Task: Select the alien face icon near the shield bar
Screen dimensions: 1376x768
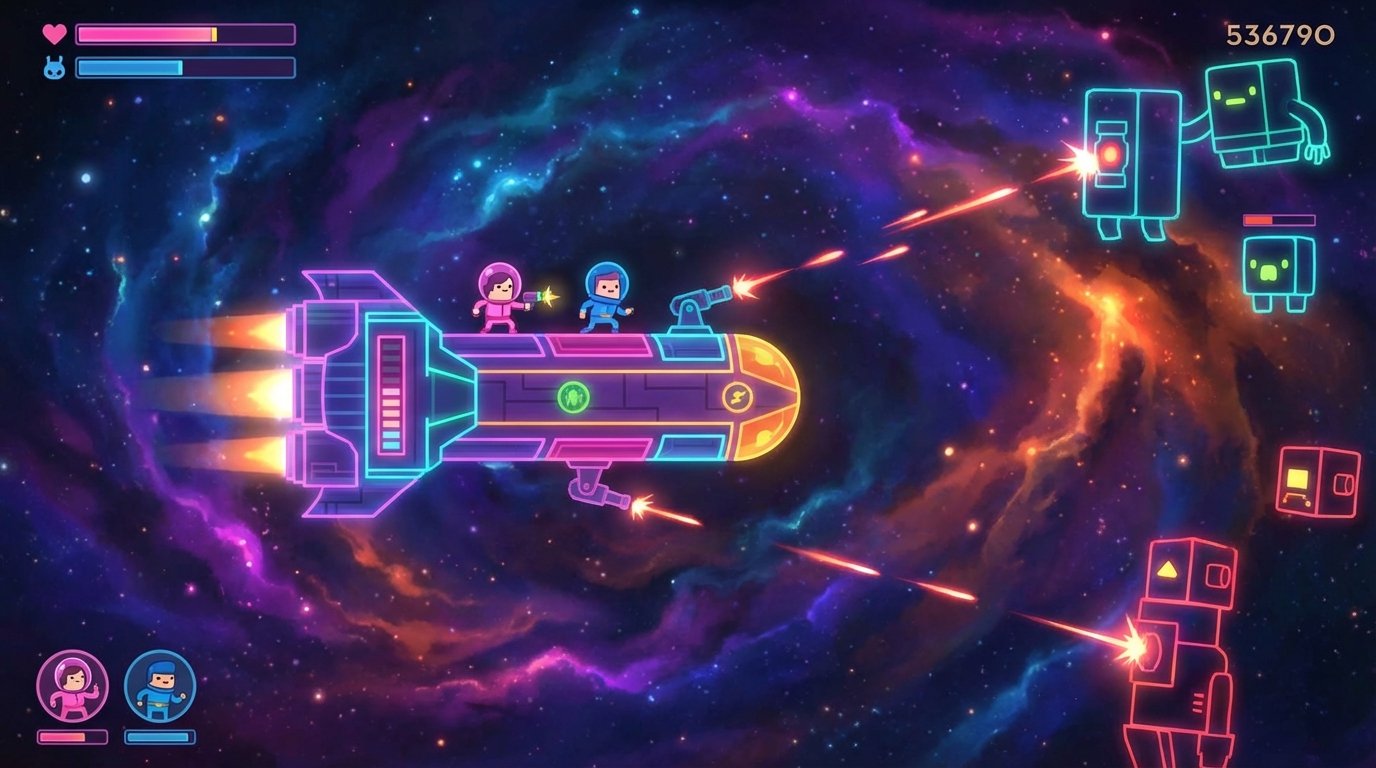Action: [x=52, y=68]
